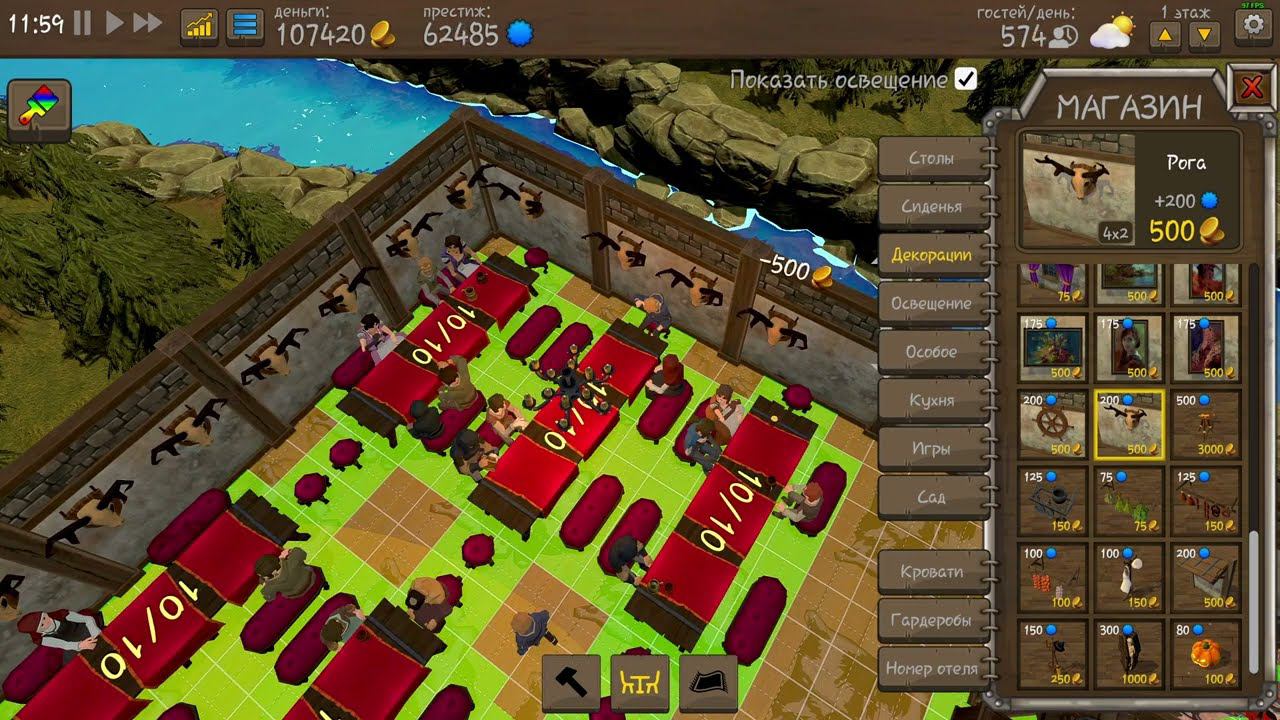Go up one floor with yellow arrow

(x=1166, y=34)
